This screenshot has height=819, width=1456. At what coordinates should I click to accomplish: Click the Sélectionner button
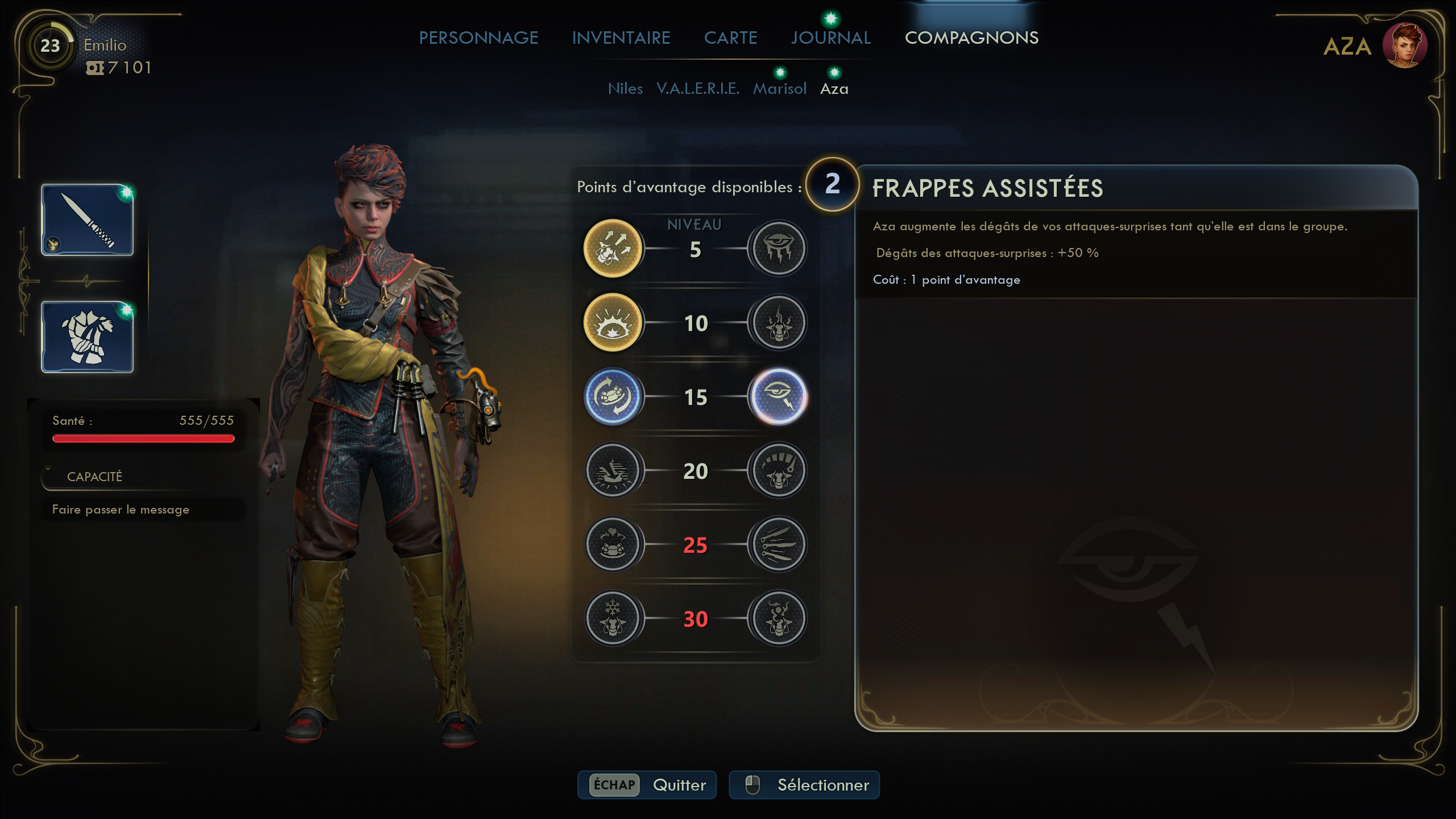(x=804, y=785)
